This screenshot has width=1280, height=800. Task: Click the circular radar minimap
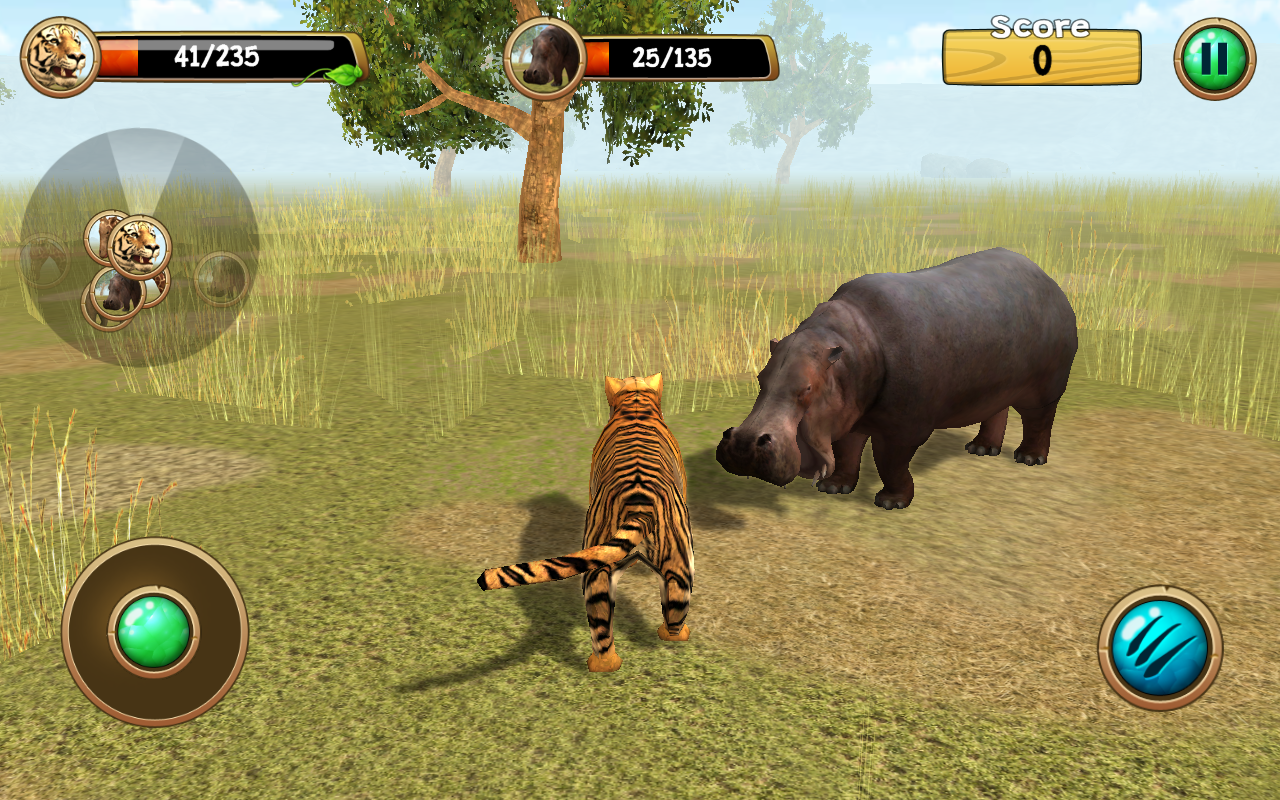[x=140, y=247]
